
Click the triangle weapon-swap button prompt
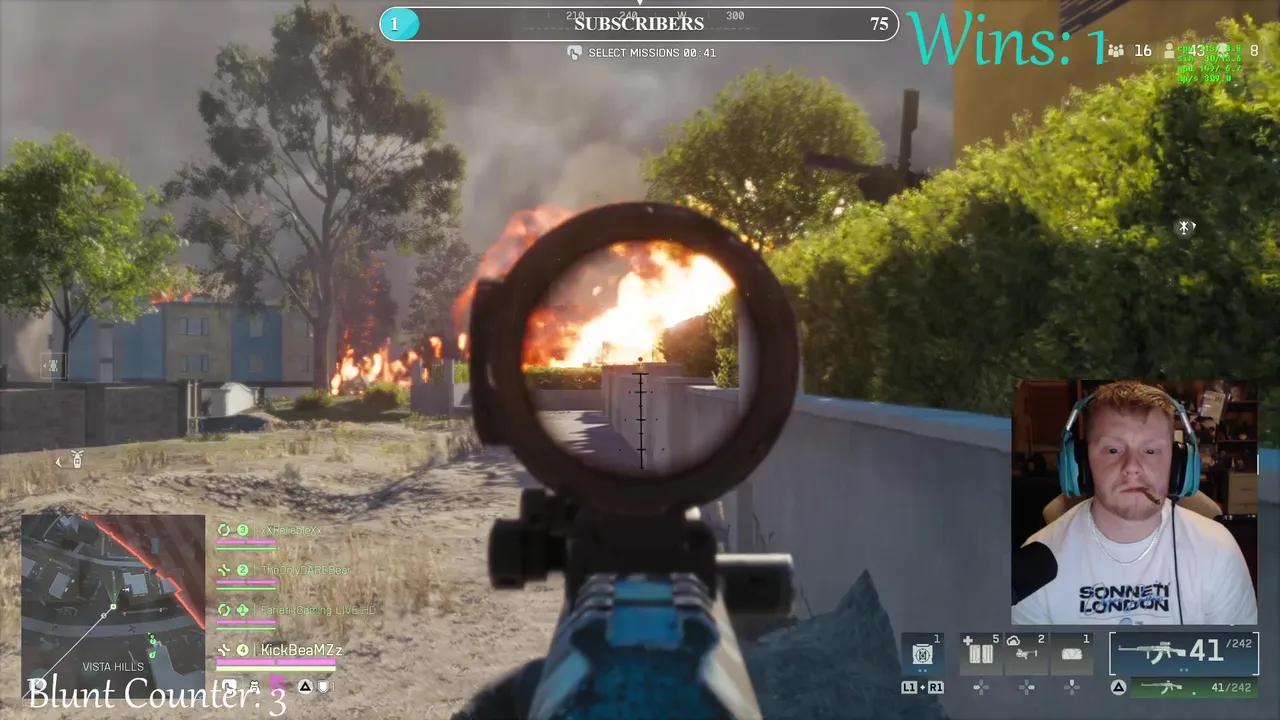point(1117,688)
